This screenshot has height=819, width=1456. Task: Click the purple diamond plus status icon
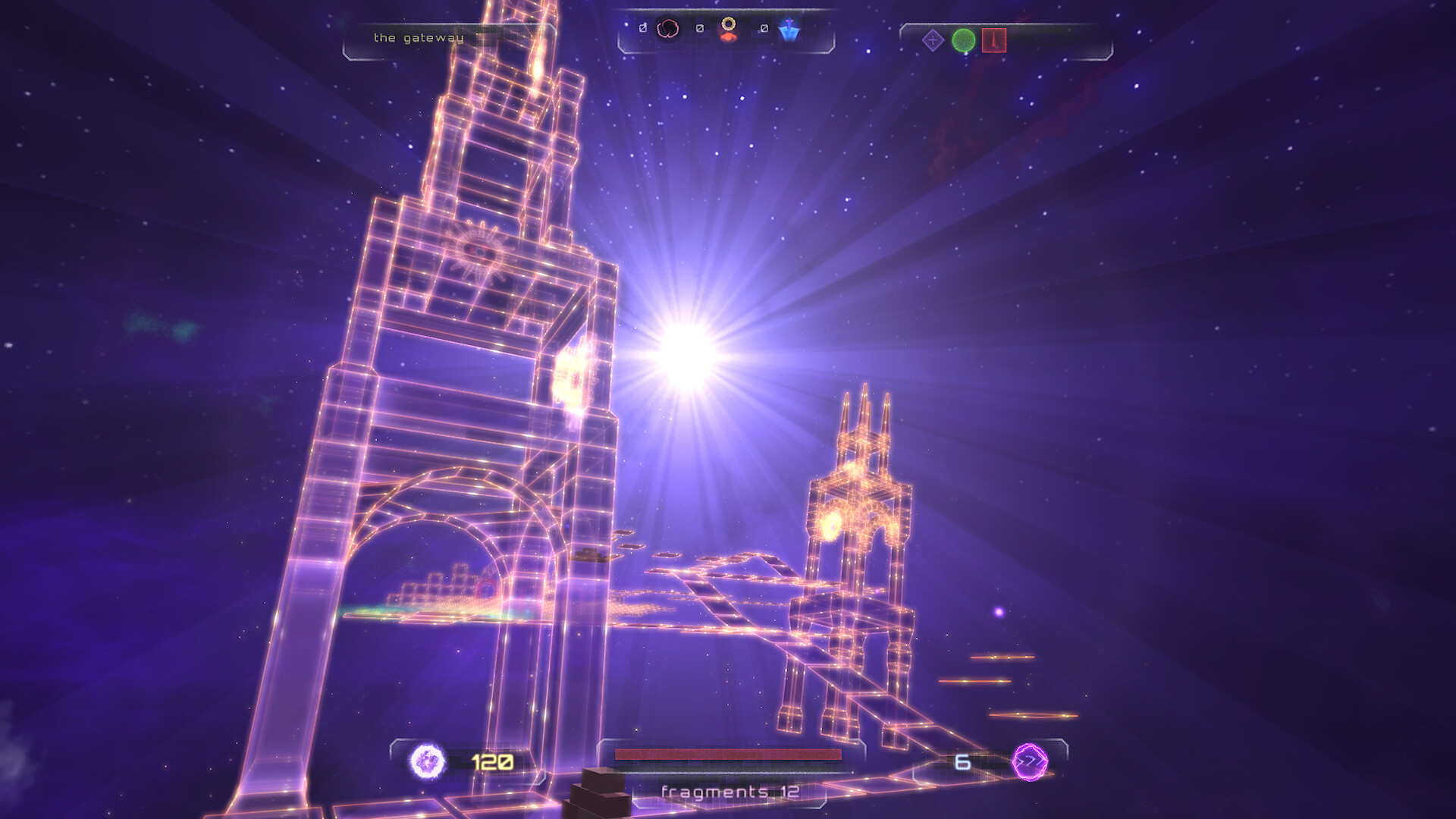(934, 39)
